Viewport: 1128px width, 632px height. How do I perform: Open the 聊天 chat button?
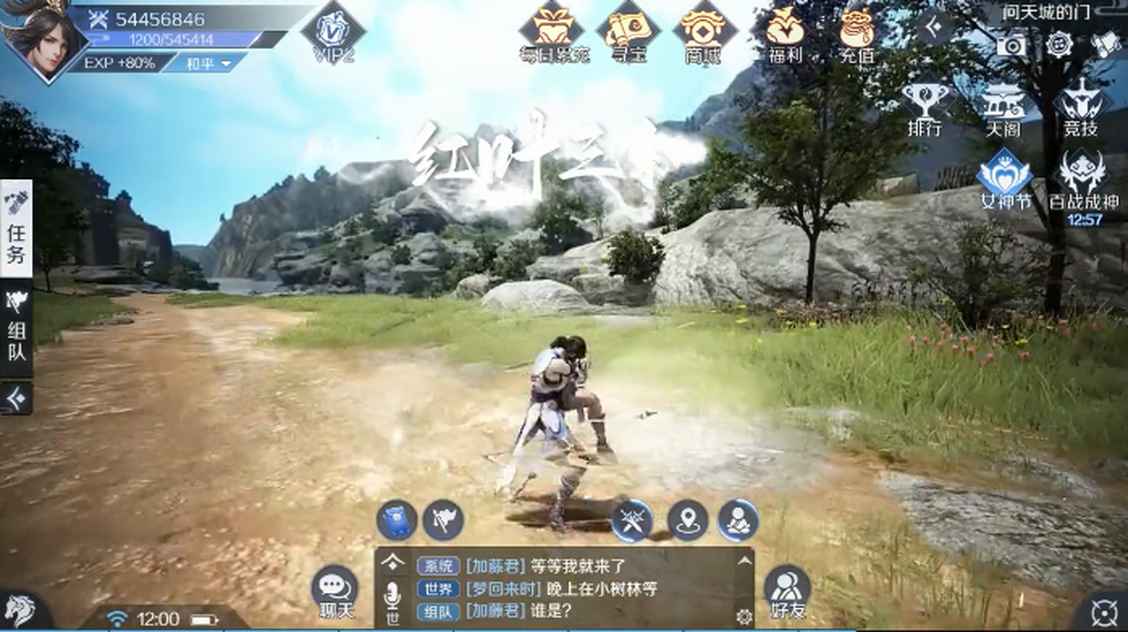tap(334, 591)
